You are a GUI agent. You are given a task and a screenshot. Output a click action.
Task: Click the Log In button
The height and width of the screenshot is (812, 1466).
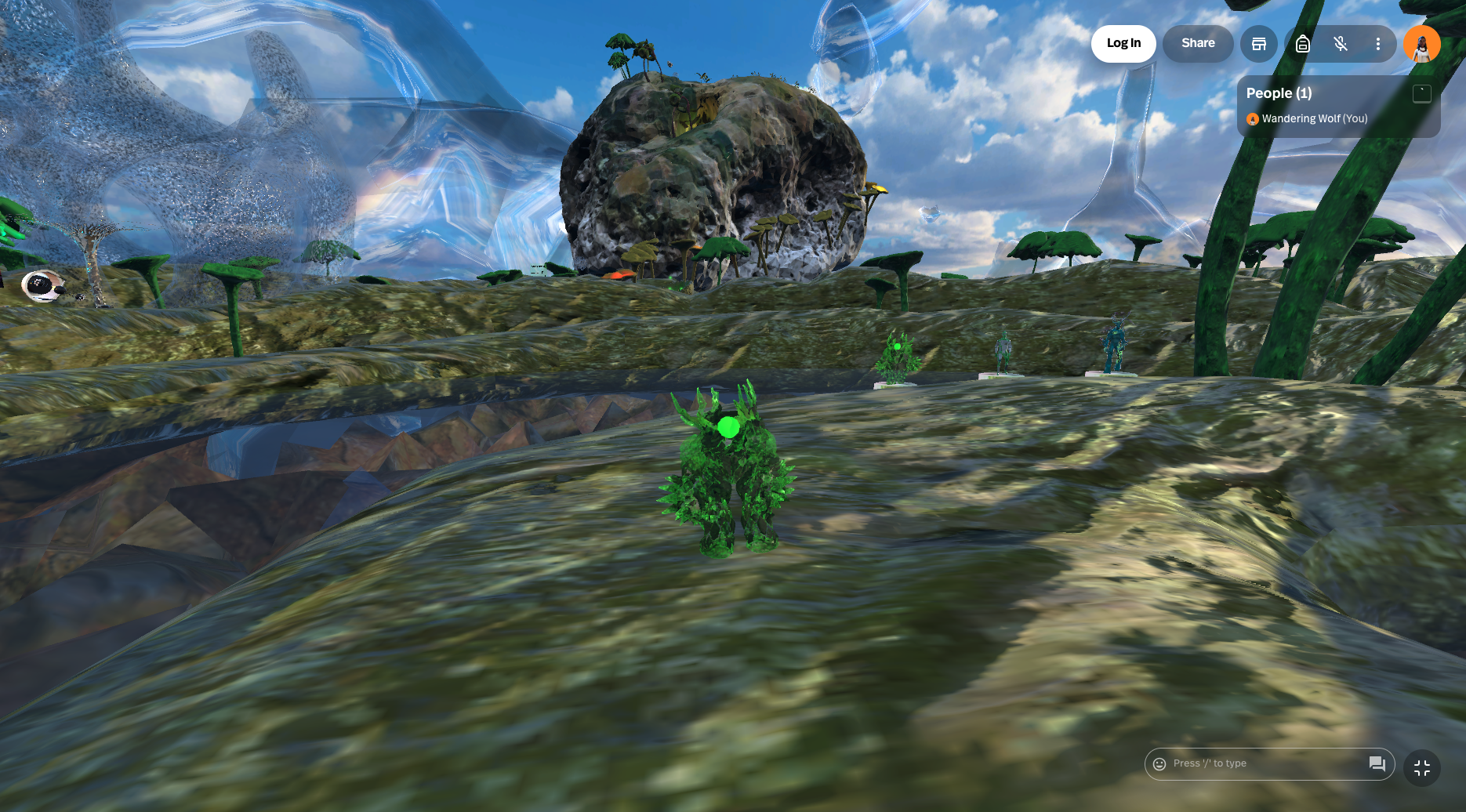1123,43
